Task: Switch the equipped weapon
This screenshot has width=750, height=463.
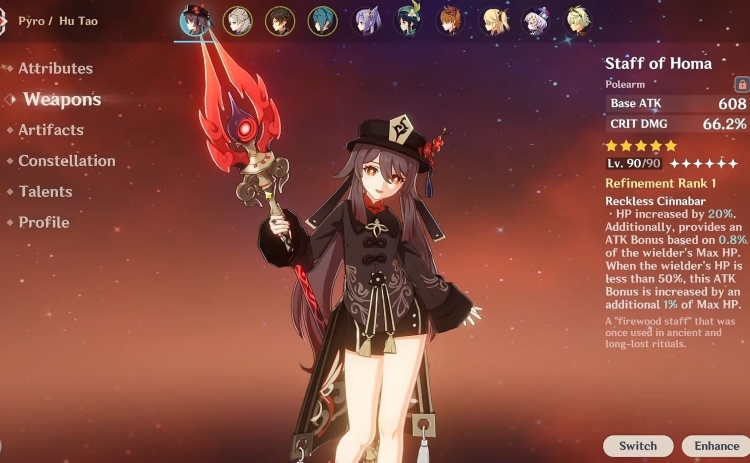Action: tap(637, 446)
